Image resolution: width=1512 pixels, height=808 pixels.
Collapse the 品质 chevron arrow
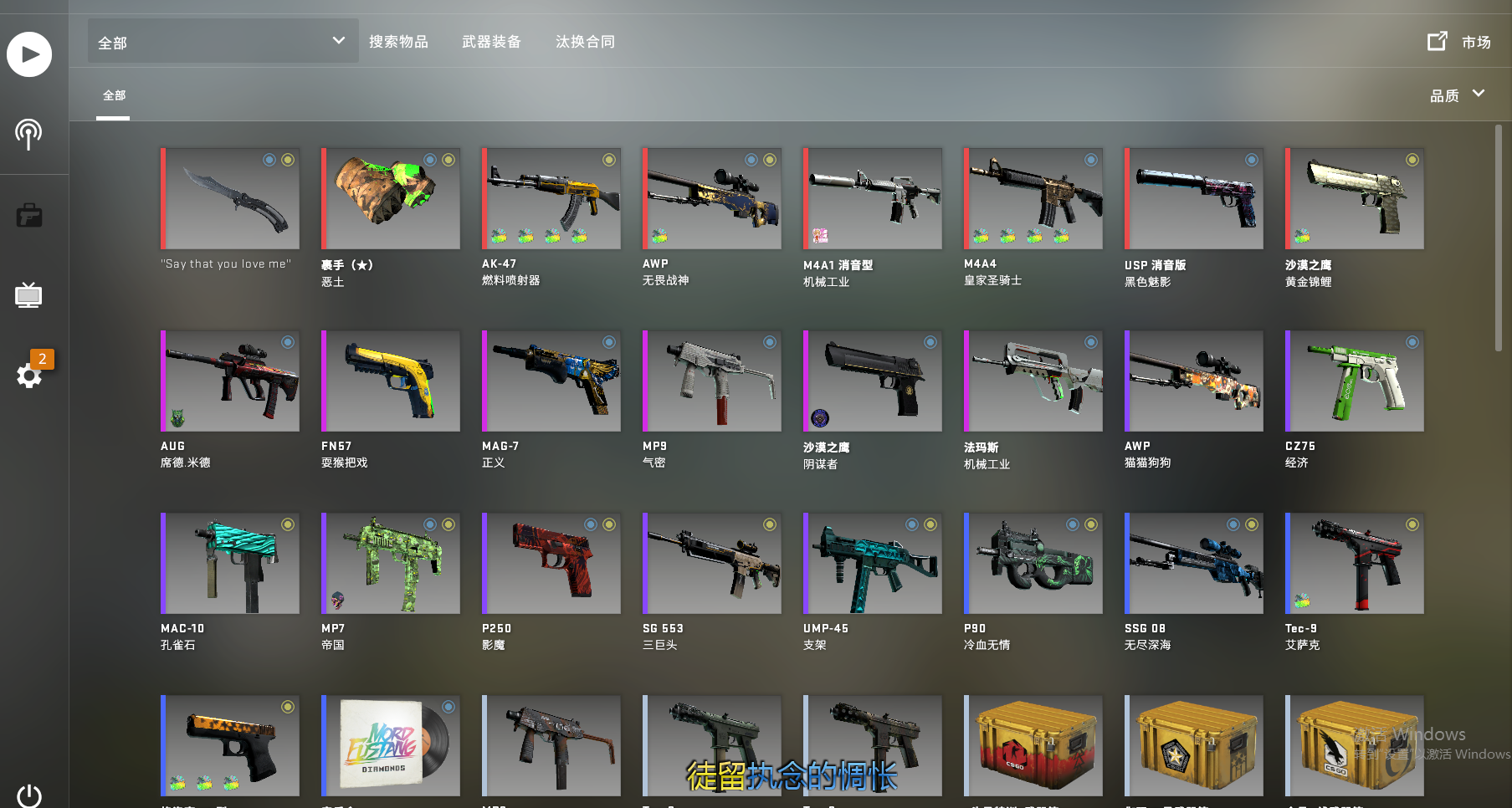tap(1478, 95)
